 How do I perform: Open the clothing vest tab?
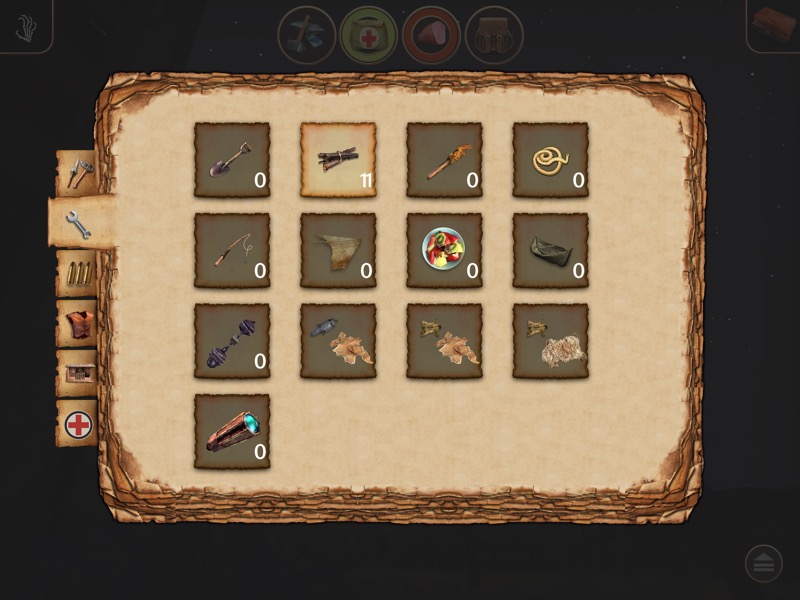(x=78, y=324)
